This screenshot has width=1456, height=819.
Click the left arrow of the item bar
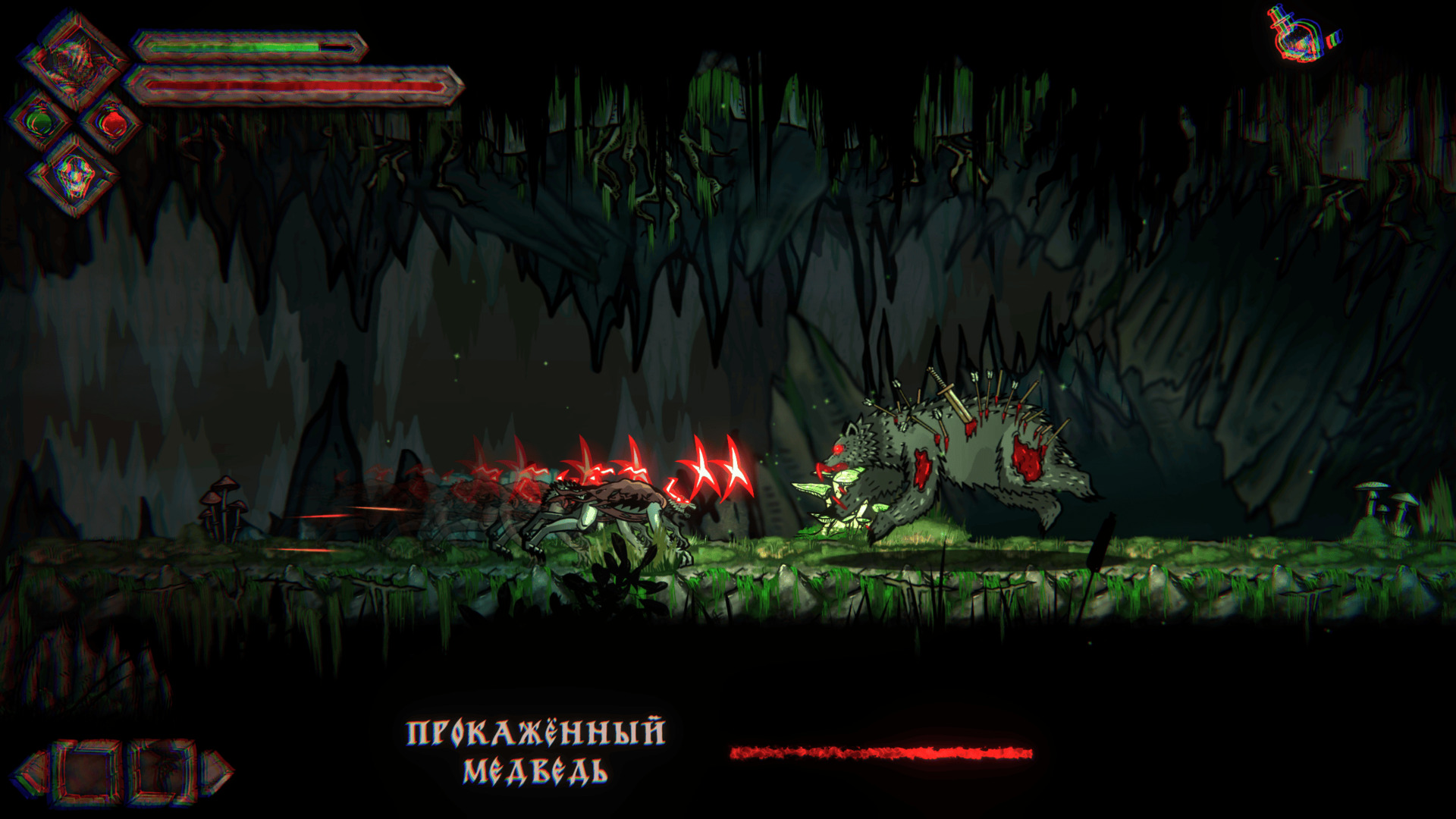click(x=30, y=773)
